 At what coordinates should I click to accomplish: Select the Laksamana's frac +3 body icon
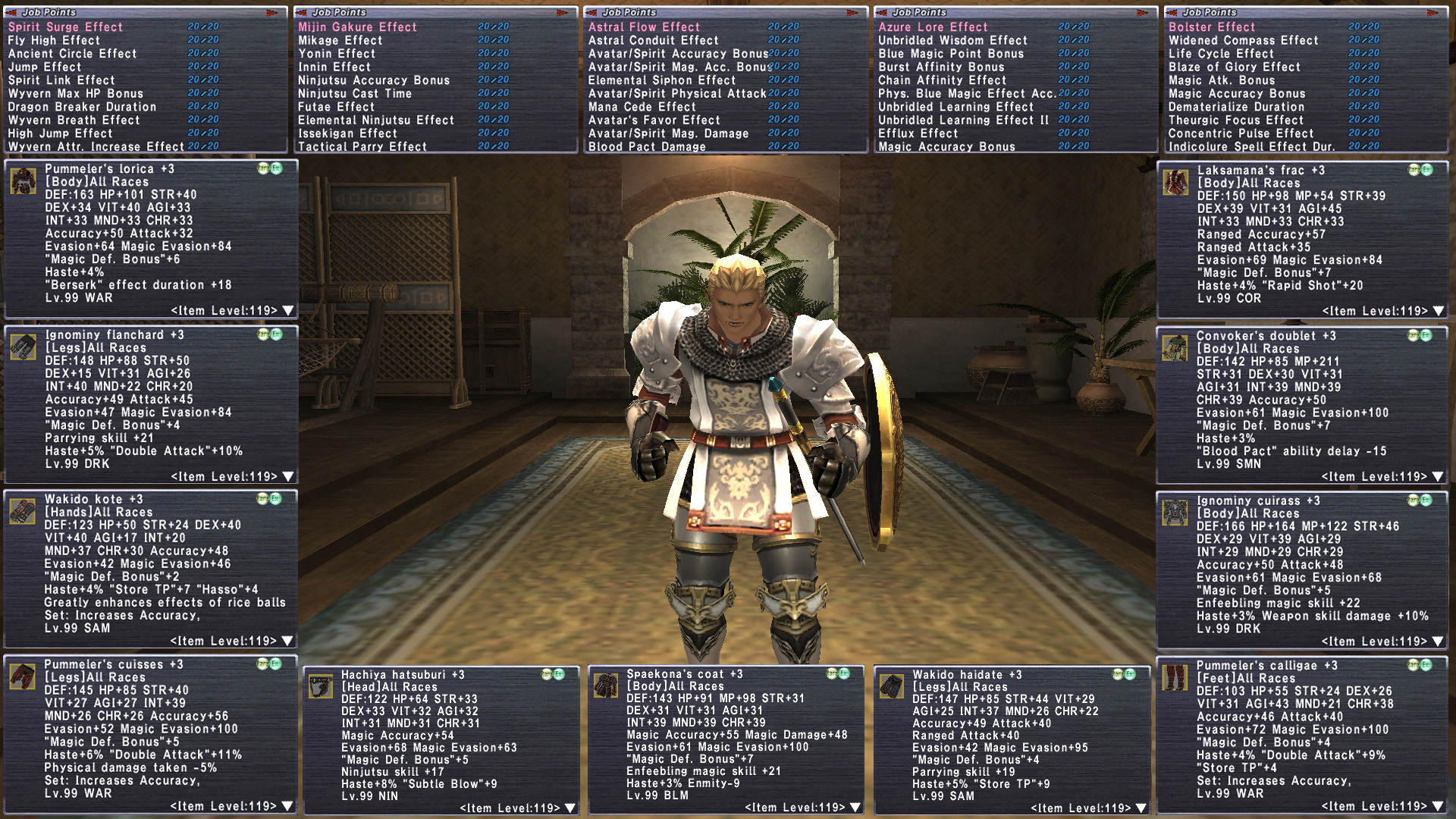click(1175, 183)
